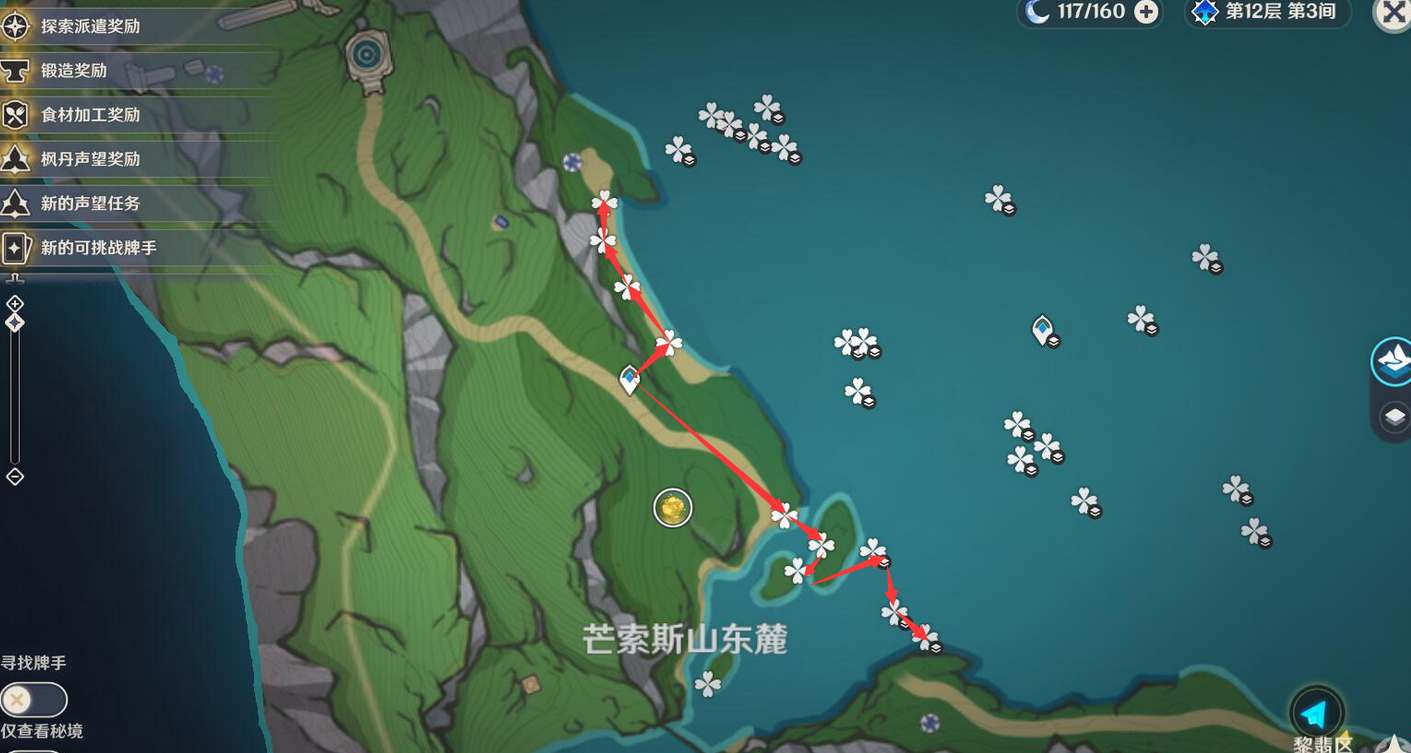
Task: Click the zoom-out minus on the map slider
Action: 14,476
